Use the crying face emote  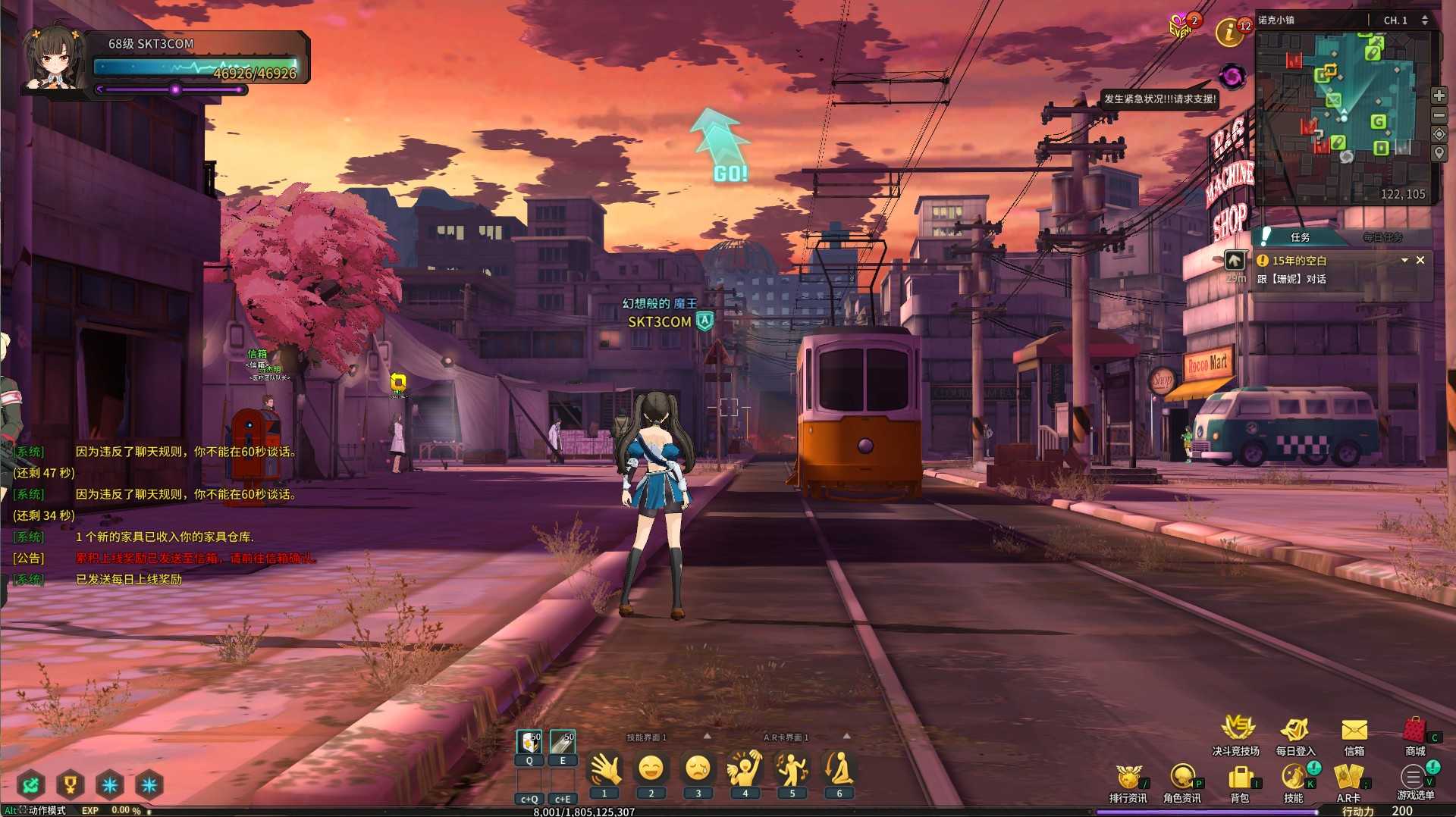(x=698, y=769)
